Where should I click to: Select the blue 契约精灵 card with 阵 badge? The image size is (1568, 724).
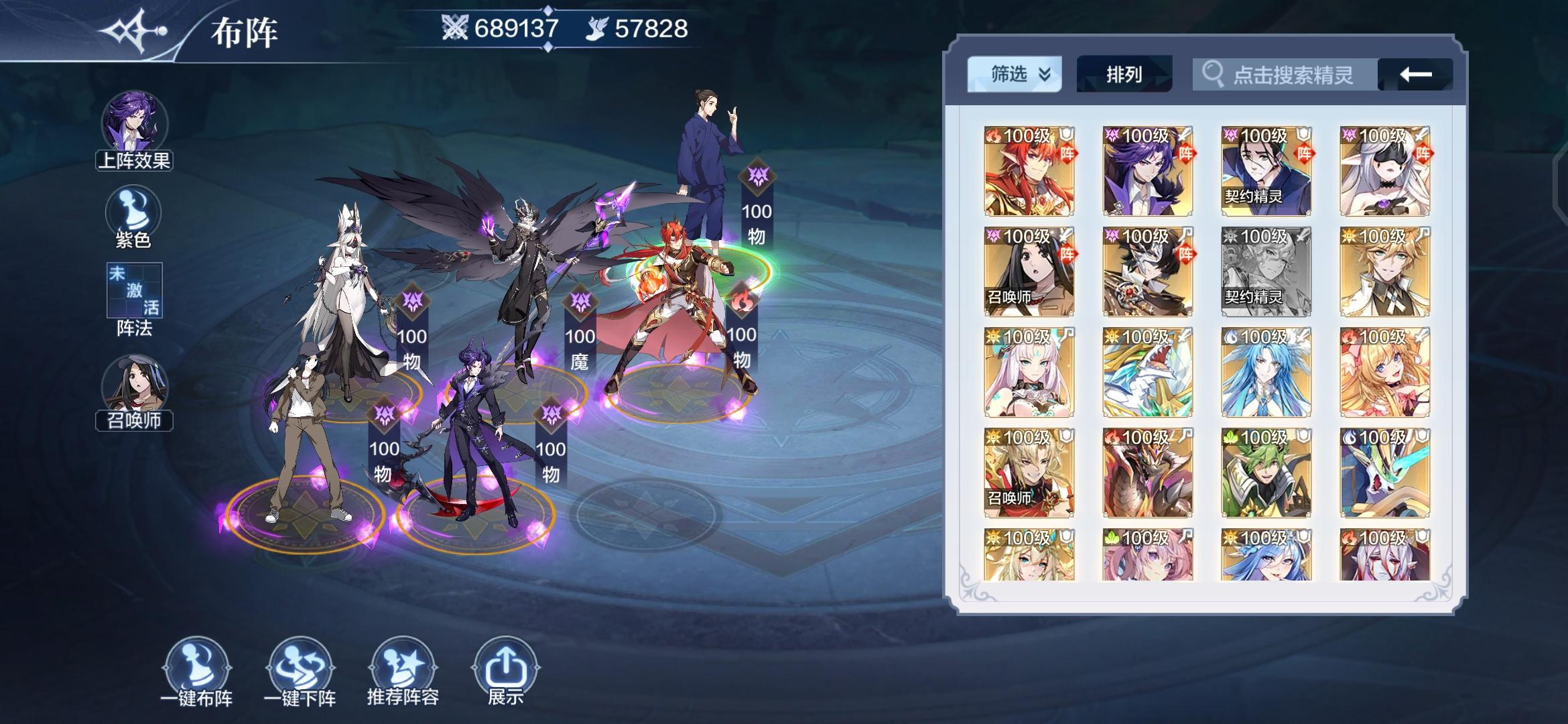1265,171
